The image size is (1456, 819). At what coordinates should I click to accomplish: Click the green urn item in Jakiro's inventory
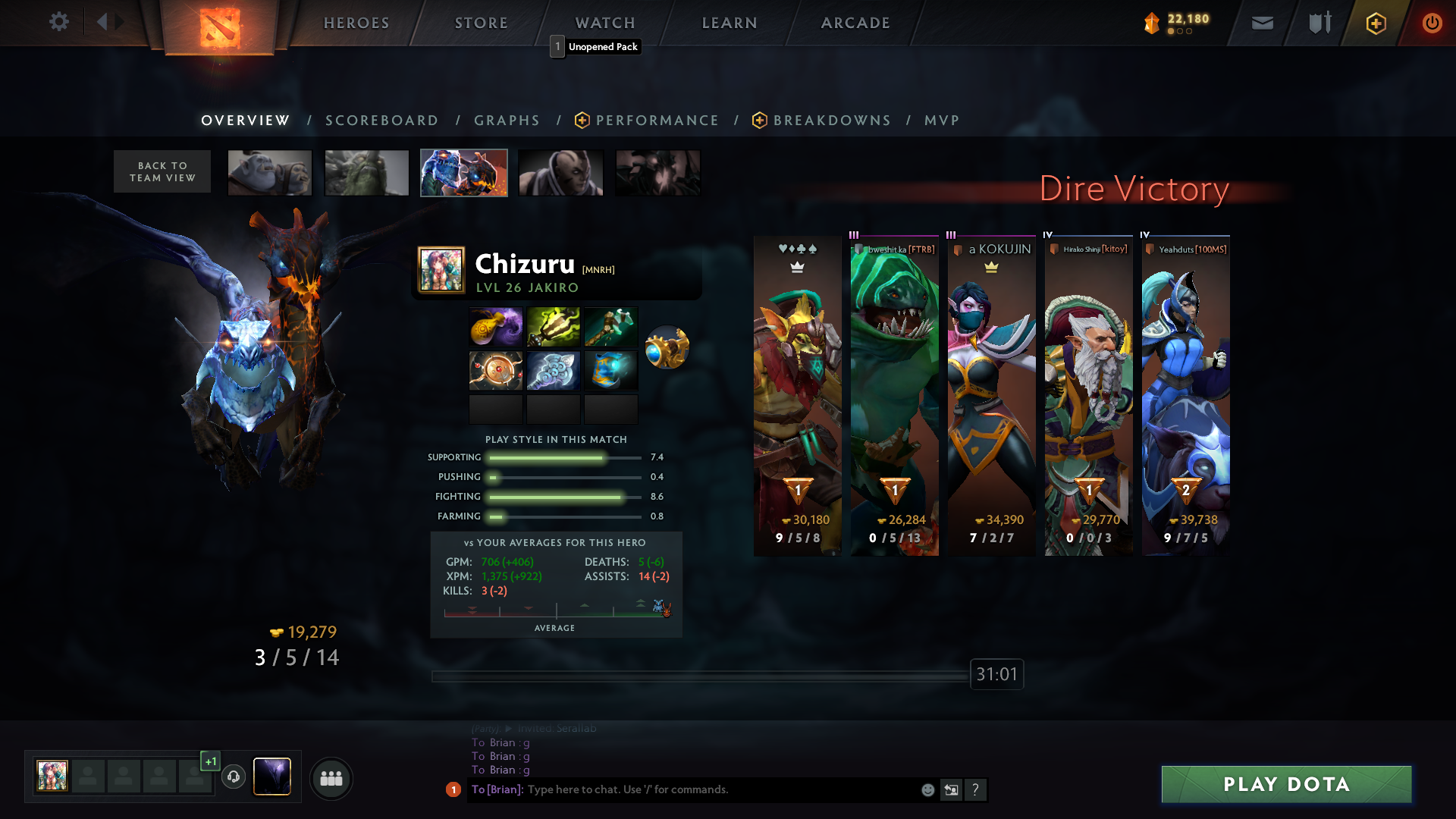(553, 328)
